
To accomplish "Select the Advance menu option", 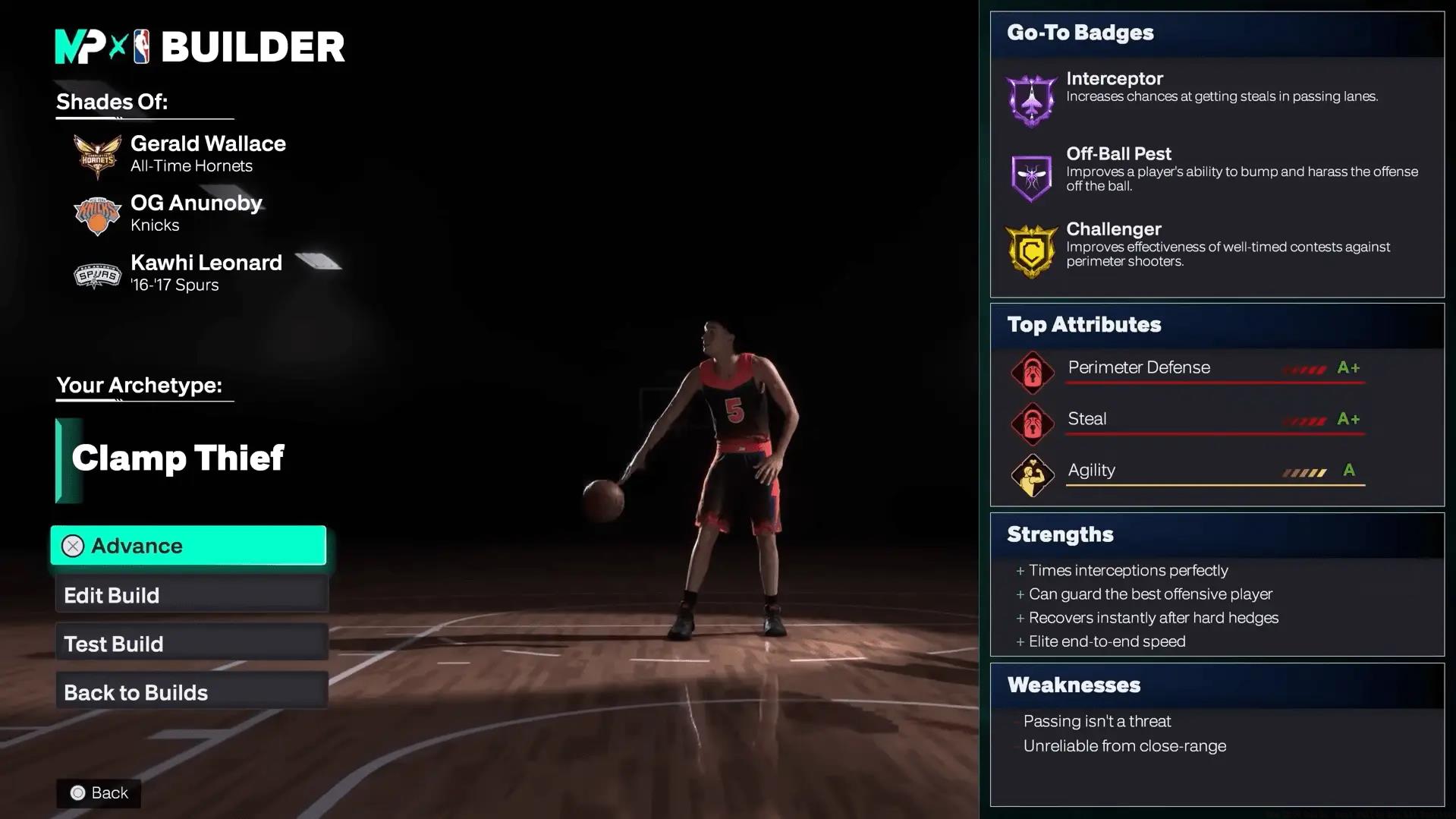I will tap(188, 546).
